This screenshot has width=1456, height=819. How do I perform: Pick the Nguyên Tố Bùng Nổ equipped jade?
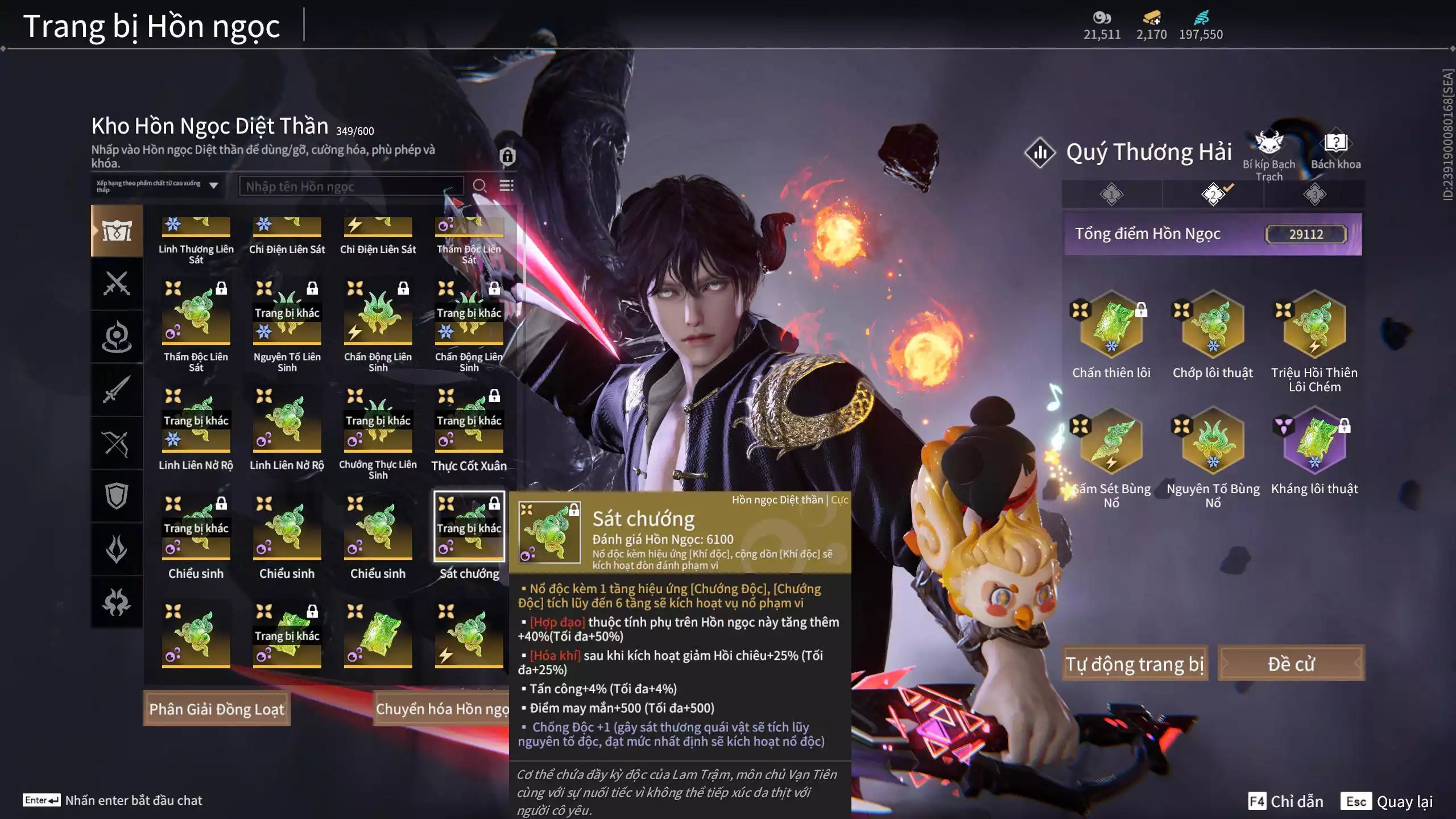point(1213,441)
